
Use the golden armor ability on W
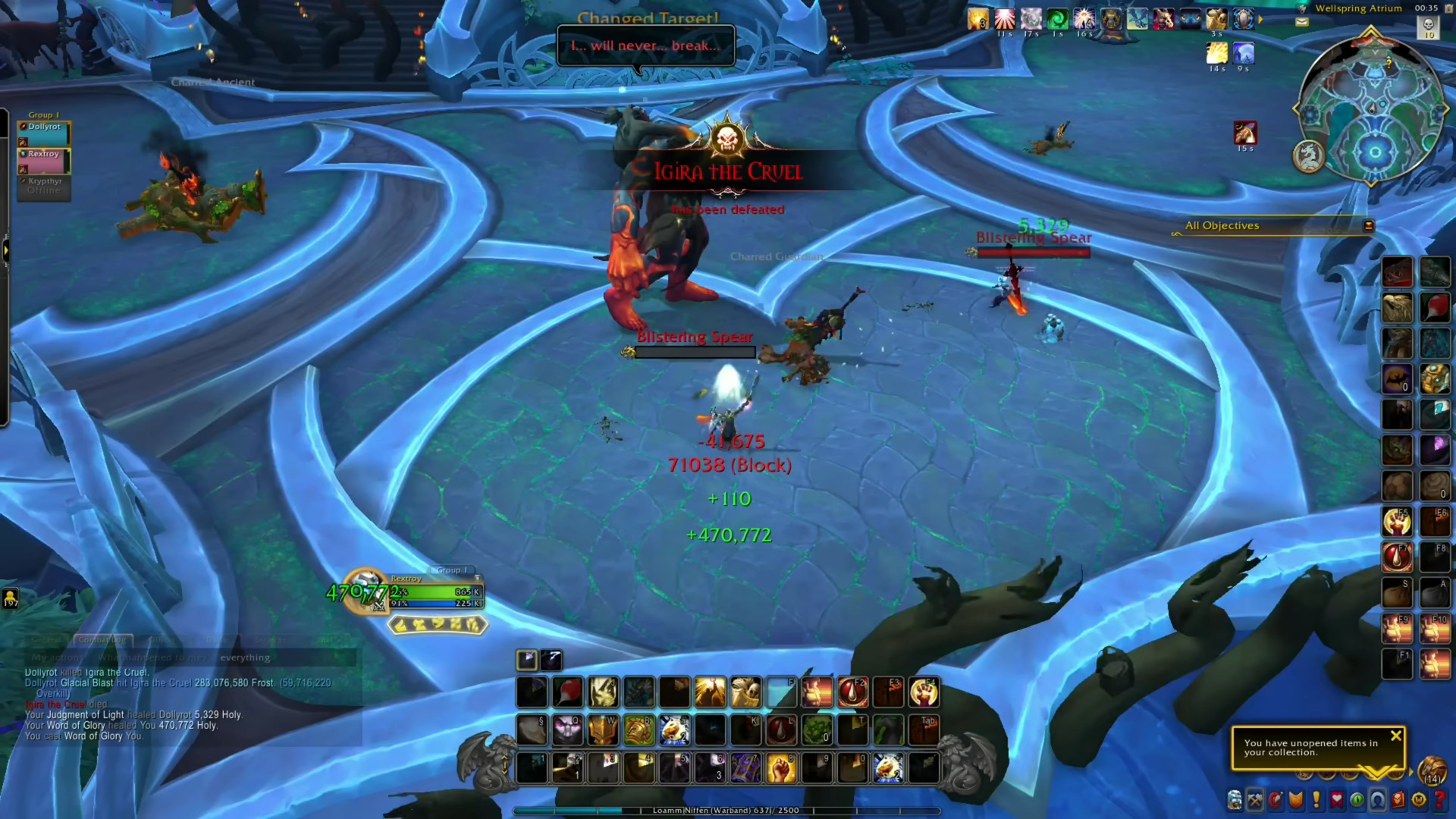(x=603, y=730)
